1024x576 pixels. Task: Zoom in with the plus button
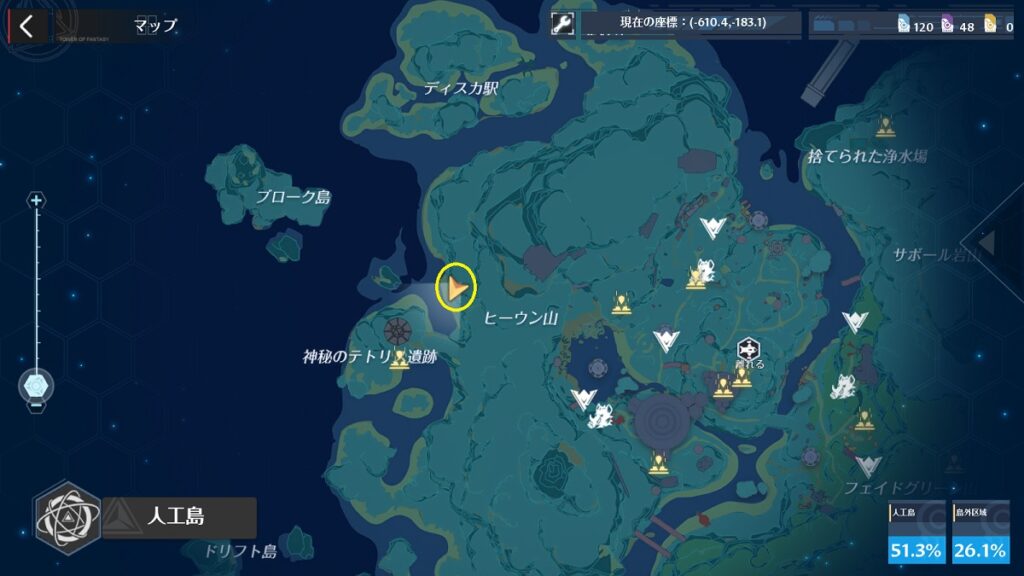[x=37, y=201]
